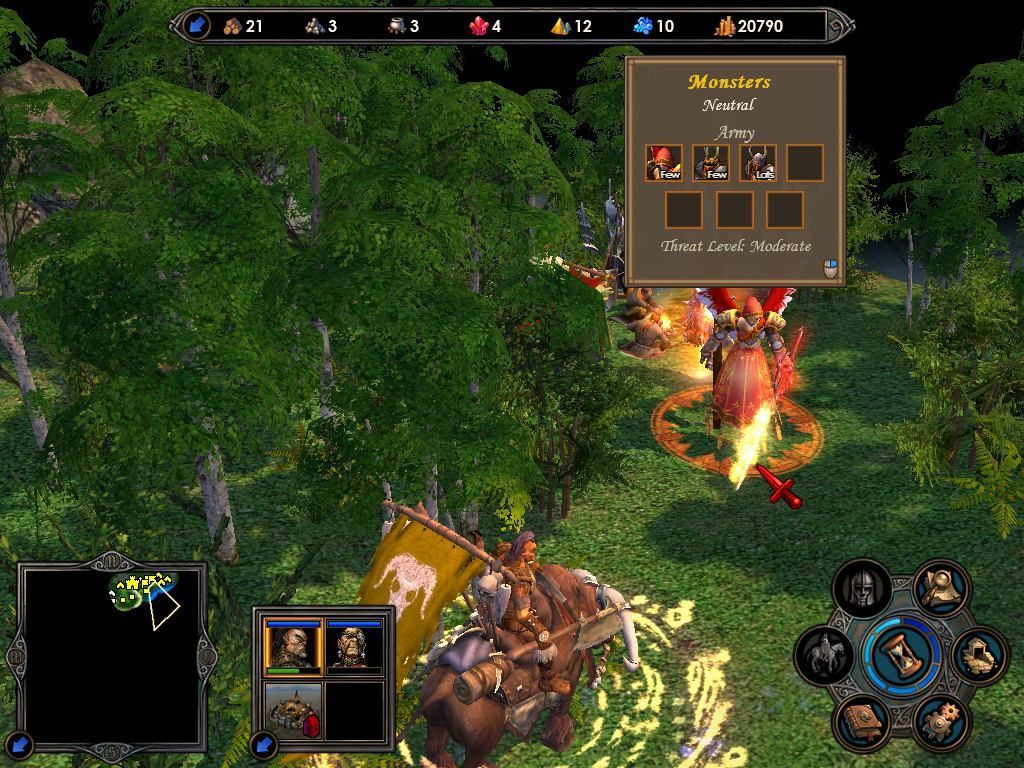This screenshot has height=768, width=1024.
Task: Open the magnifying glass map overview
Action: click(x=940, y=590)
